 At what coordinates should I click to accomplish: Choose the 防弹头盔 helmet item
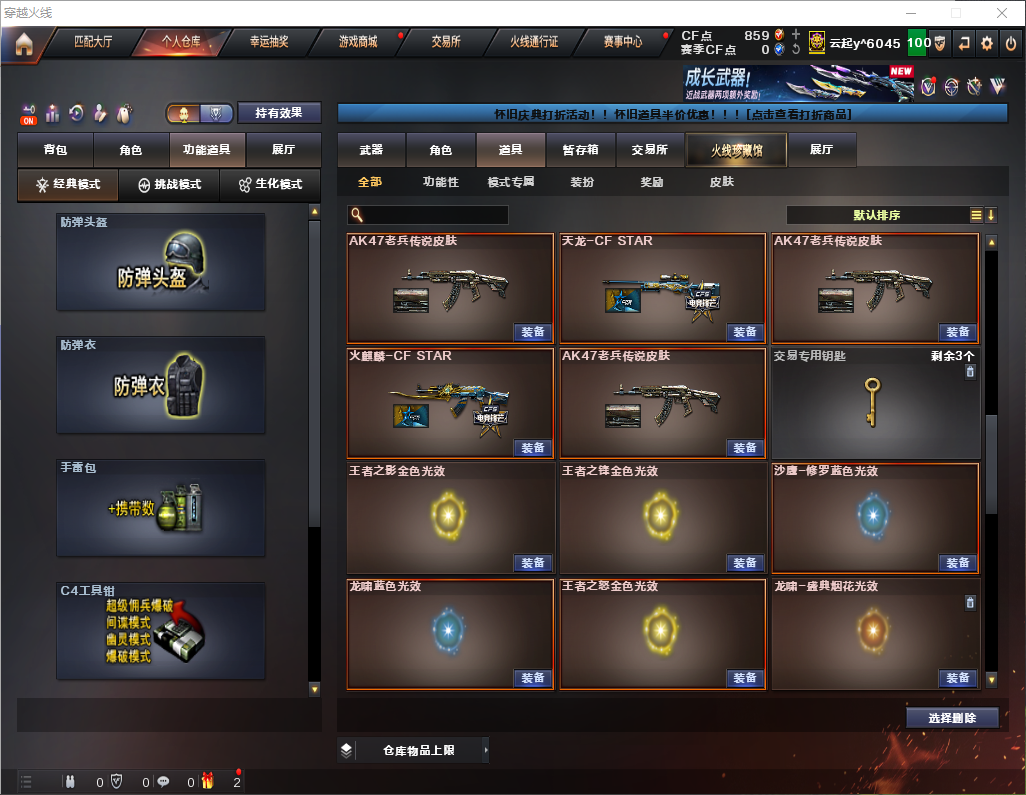[161, 262]
